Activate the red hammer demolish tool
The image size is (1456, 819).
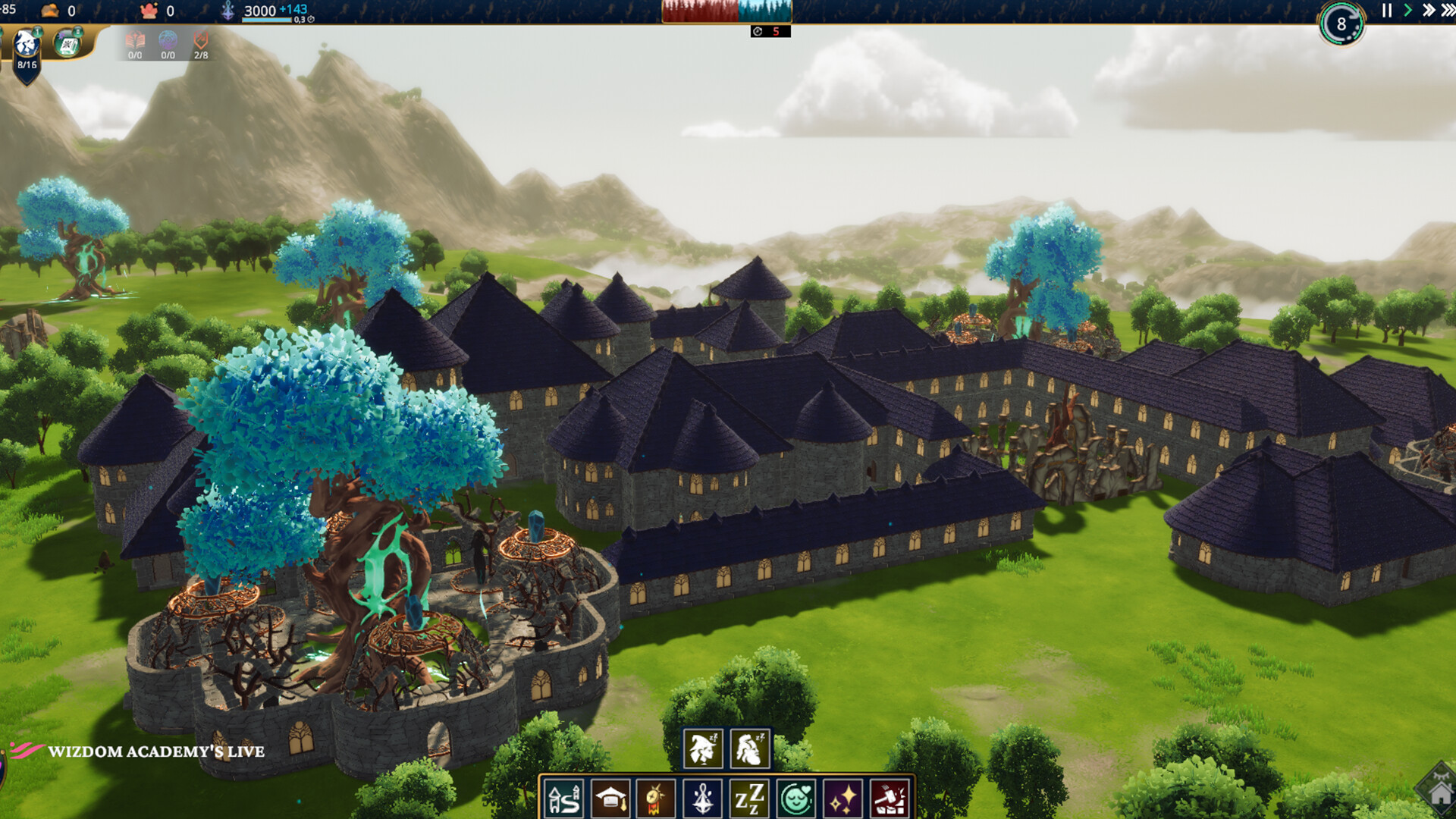pyautogui.click(x=890, y=799)
